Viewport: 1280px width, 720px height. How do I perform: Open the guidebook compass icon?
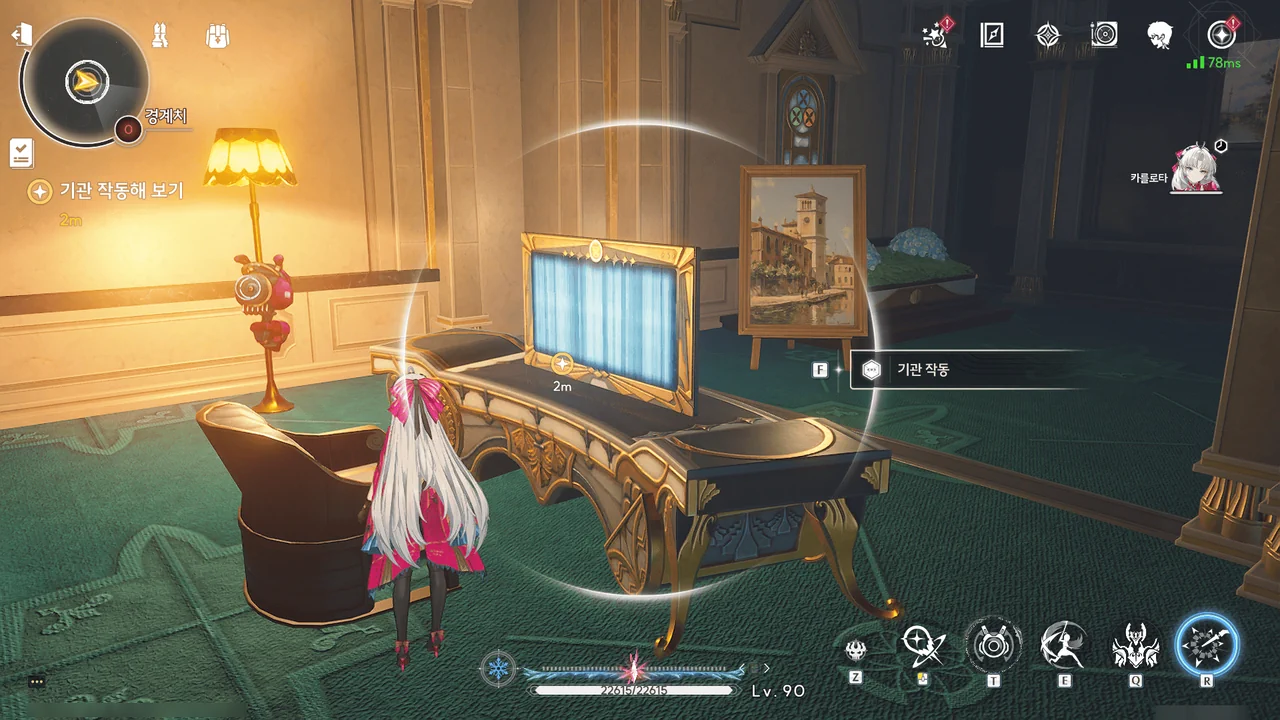[x=991, y=36]
